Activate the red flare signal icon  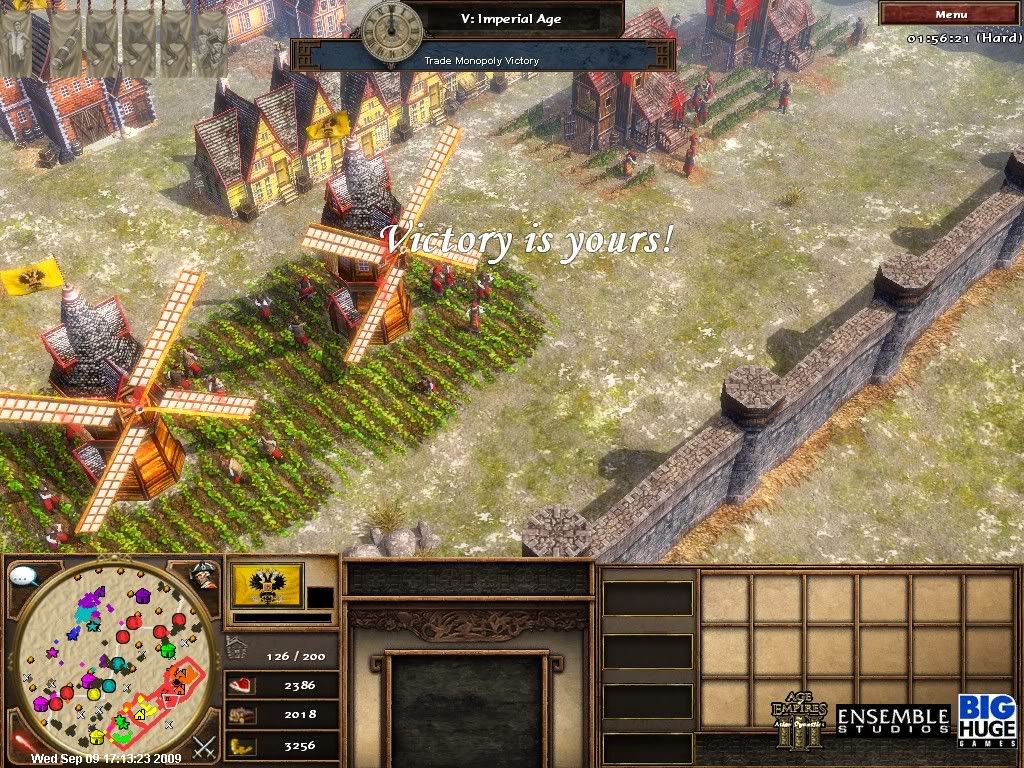22,744
